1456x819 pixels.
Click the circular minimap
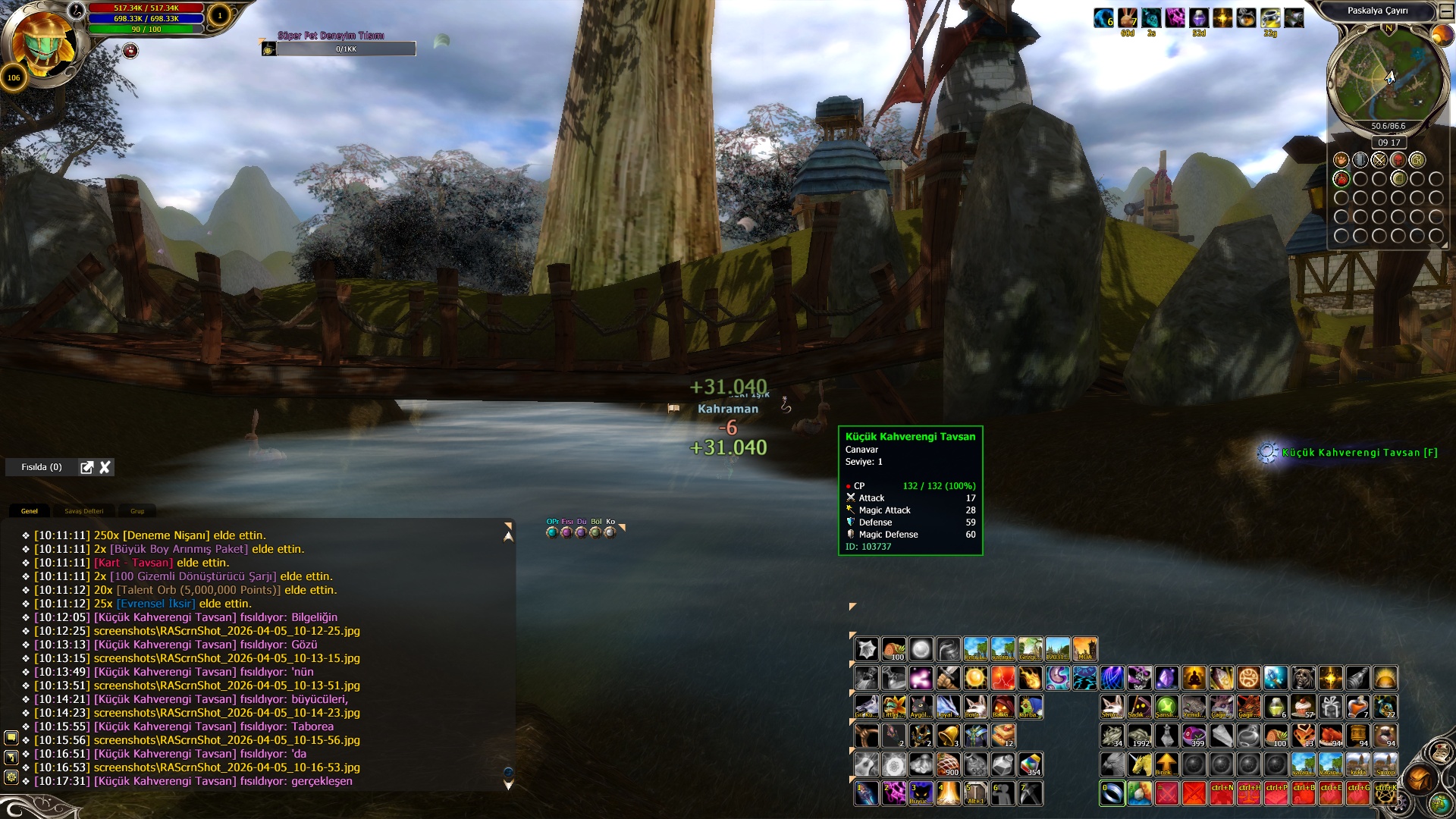click(1386, 77)
